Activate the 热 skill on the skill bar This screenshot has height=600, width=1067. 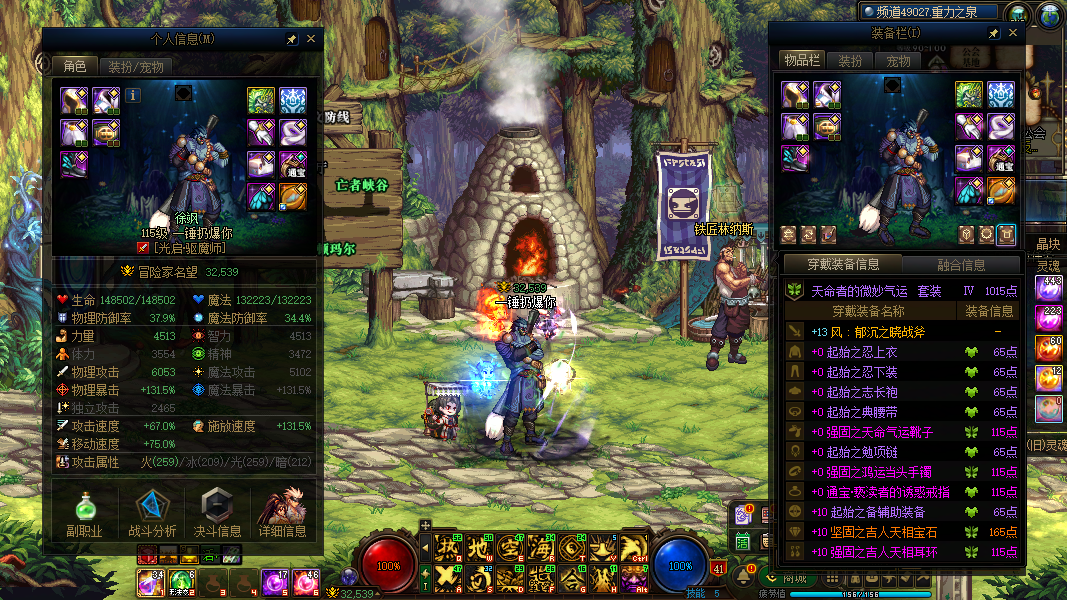[444, 547]
